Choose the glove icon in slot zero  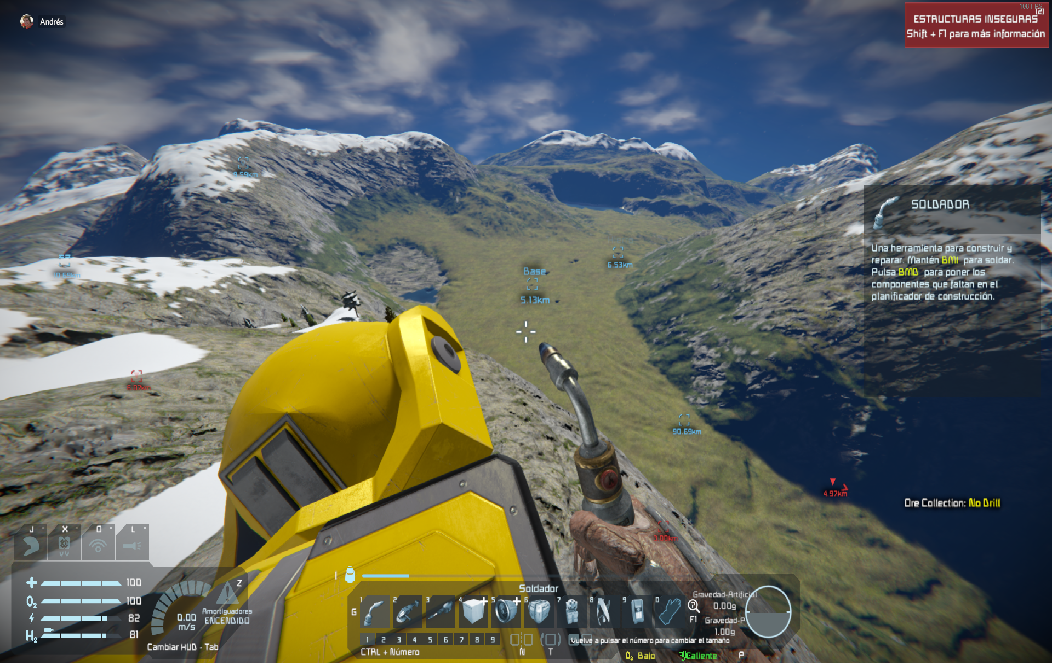click(669, 611)
